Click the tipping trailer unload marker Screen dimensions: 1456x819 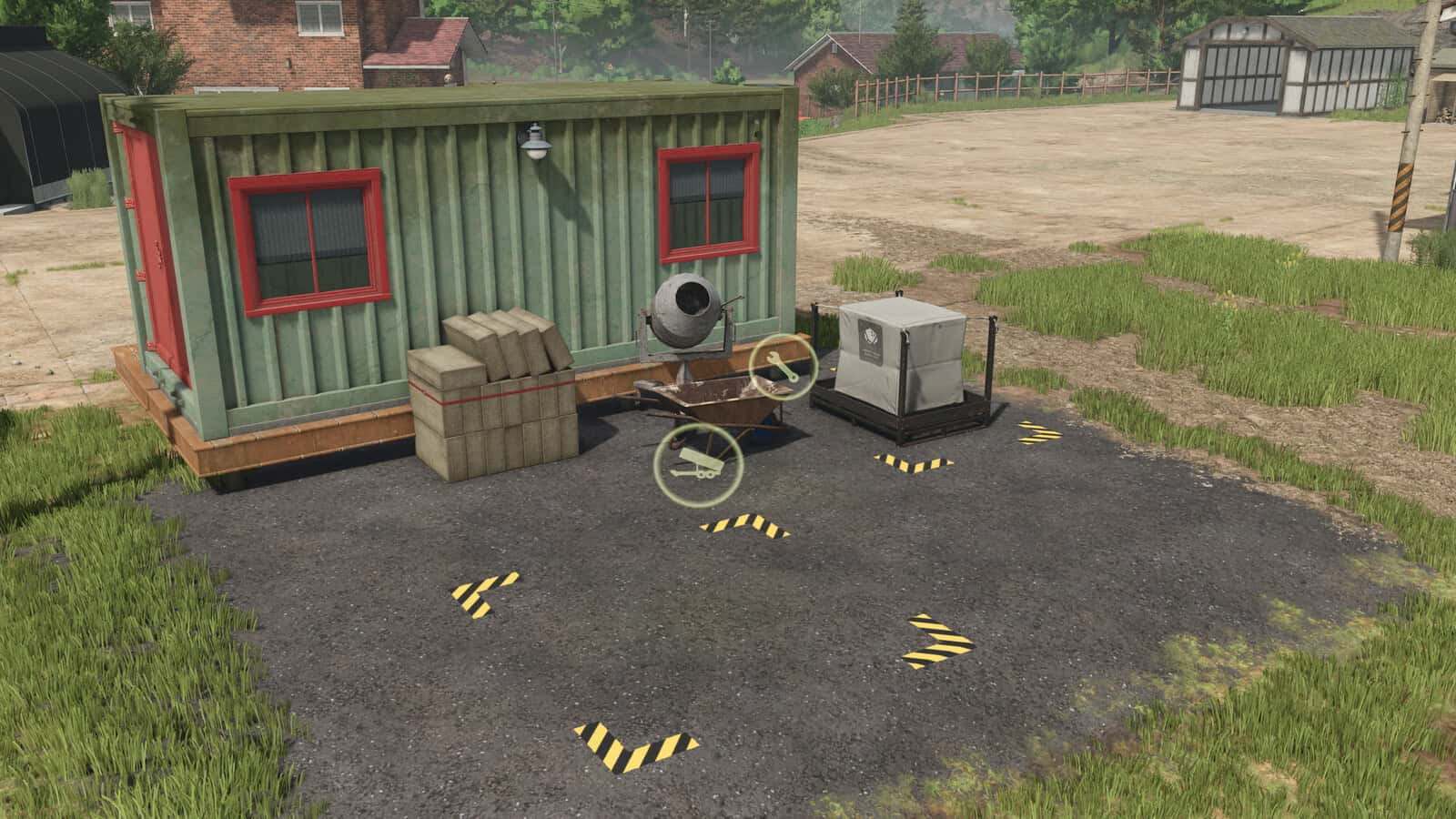pos(698,464)
